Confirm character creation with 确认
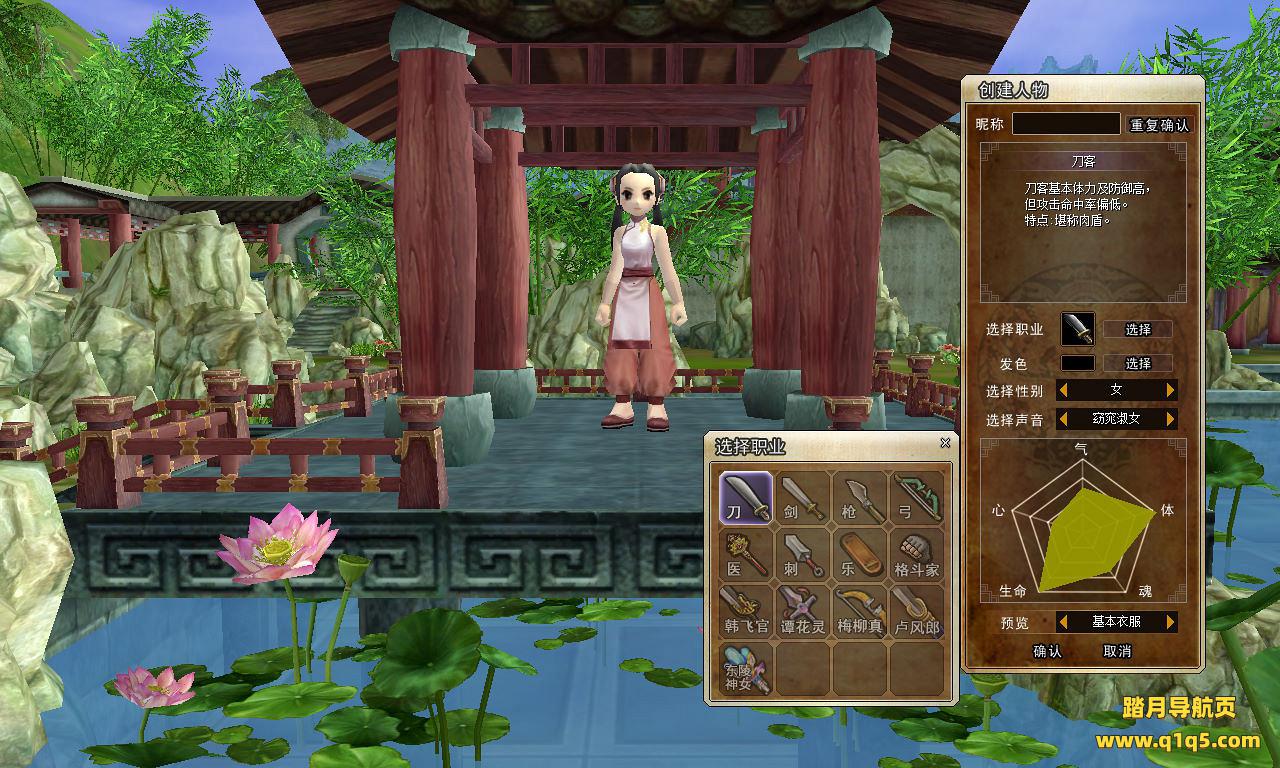The image size is (1280, 768). point(1047,651)
